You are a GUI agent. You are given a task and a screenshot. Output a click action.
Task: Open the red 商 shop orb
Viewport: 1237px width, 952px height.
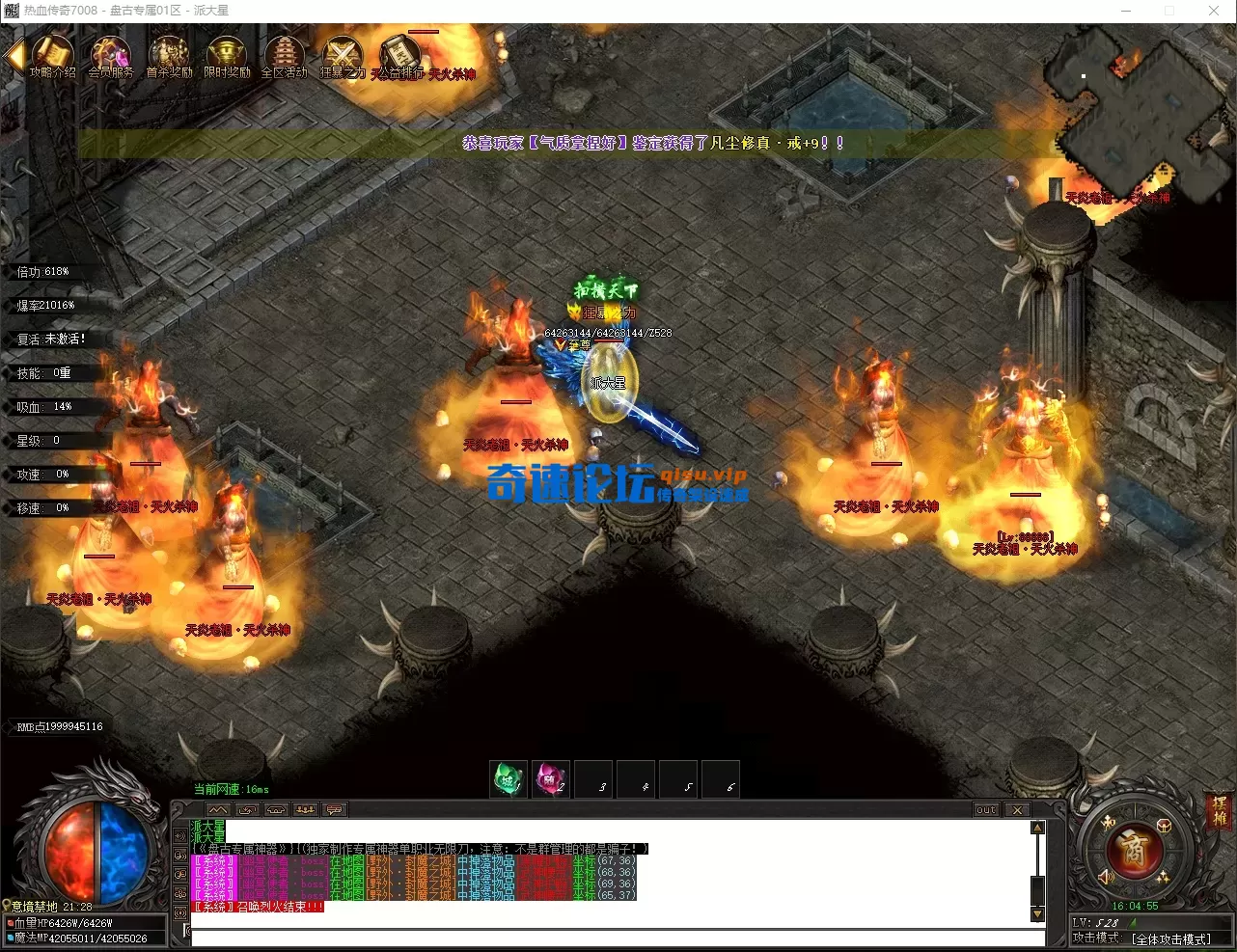click(1134, 850)
